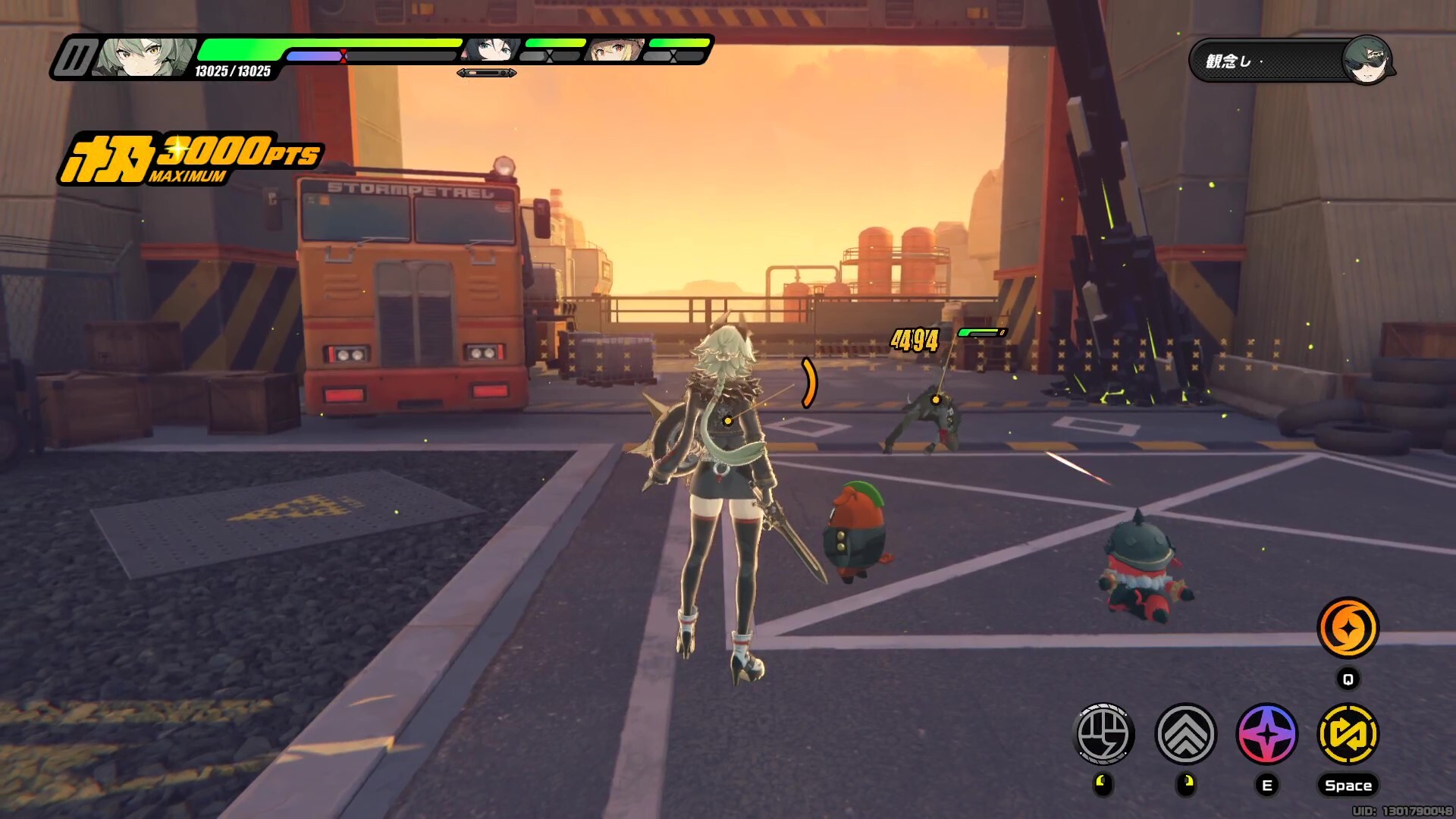Activate the purple star special skill

[1266, 733]
